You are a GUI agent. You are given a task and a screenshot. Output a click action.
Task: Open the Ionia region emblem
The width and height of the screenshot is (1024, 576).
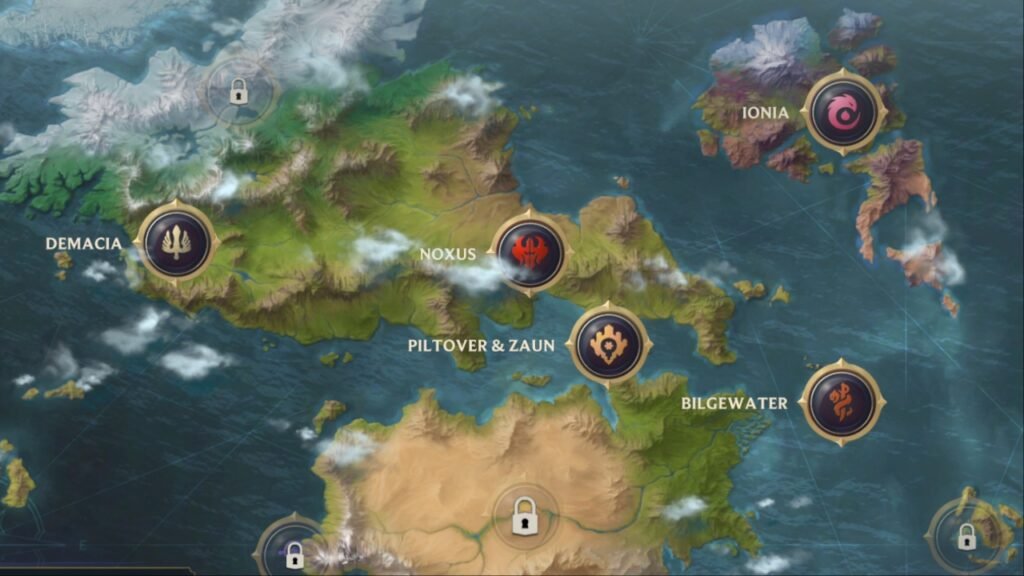pos(846,113)
